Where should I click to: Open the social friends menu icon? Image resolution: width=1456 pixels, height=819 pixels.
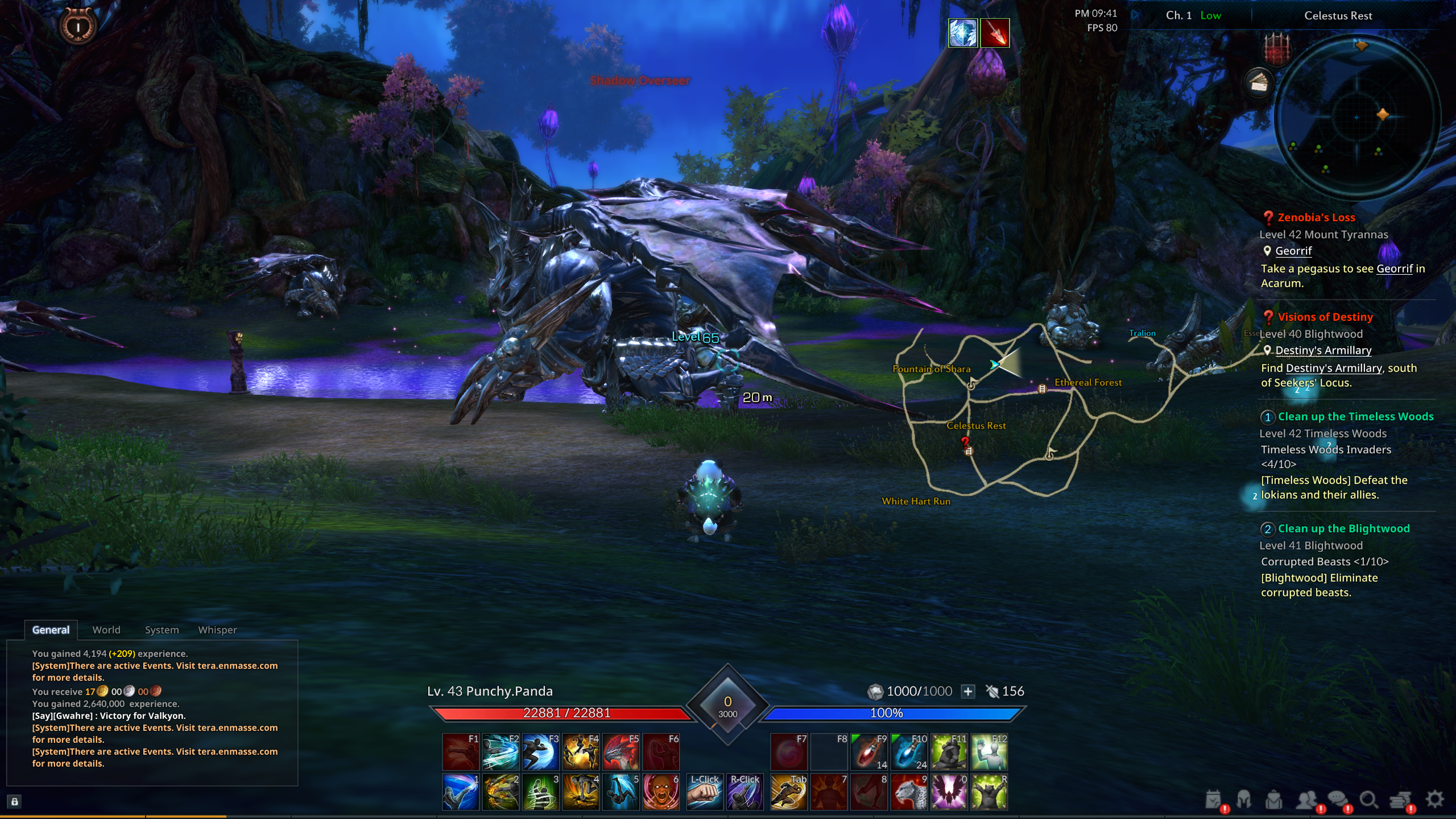(1306, 800)
